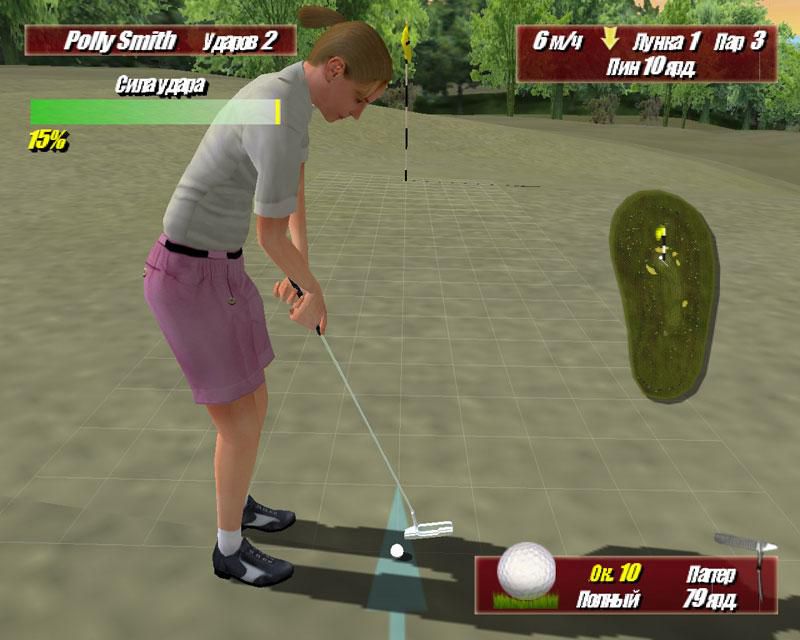Click the green overview minimap
The width and height of the screenshot is (800, 640).
[x=662, y=294]
